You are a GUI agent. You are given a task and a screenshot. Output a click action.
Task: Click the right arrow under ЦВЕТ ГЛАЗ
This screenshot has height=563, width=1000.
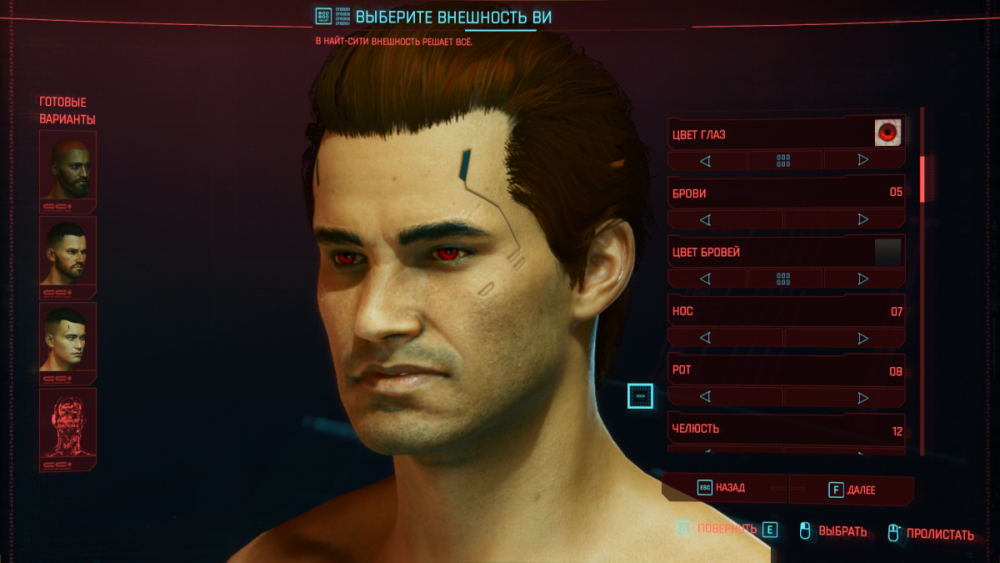coord(862,160)
